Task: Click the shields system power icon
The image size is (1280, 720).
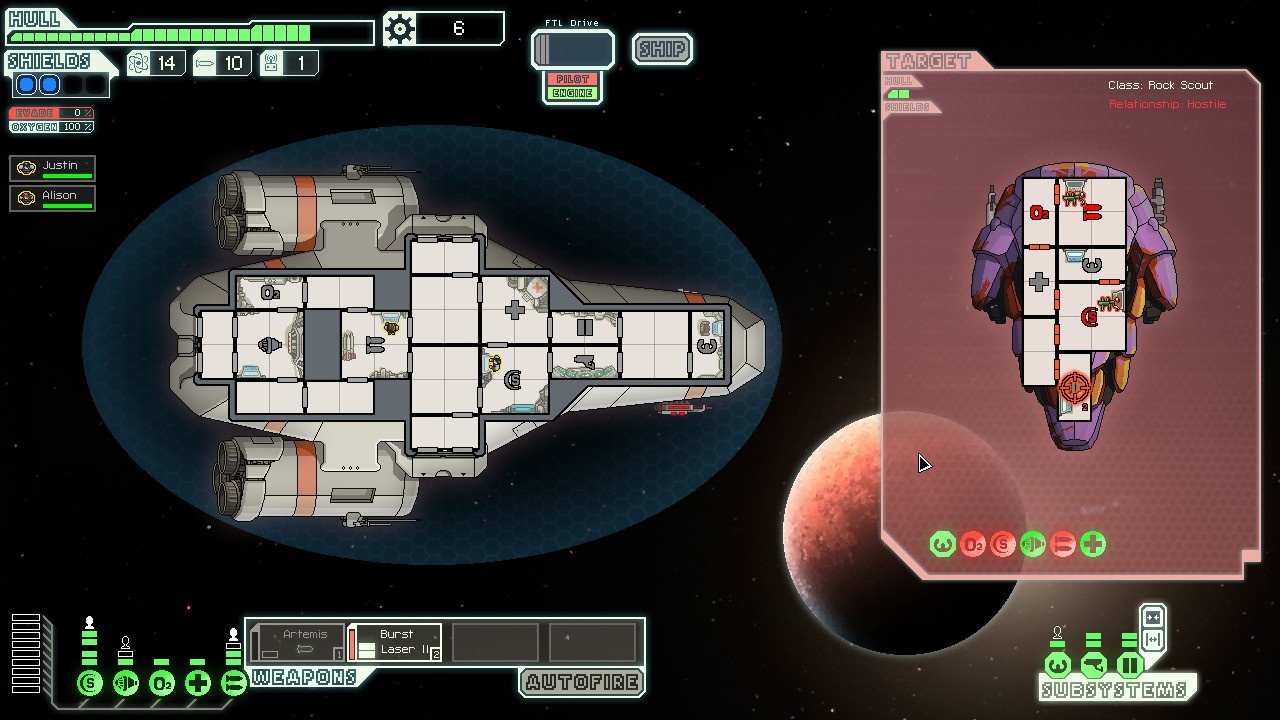Action: point(90,684)
